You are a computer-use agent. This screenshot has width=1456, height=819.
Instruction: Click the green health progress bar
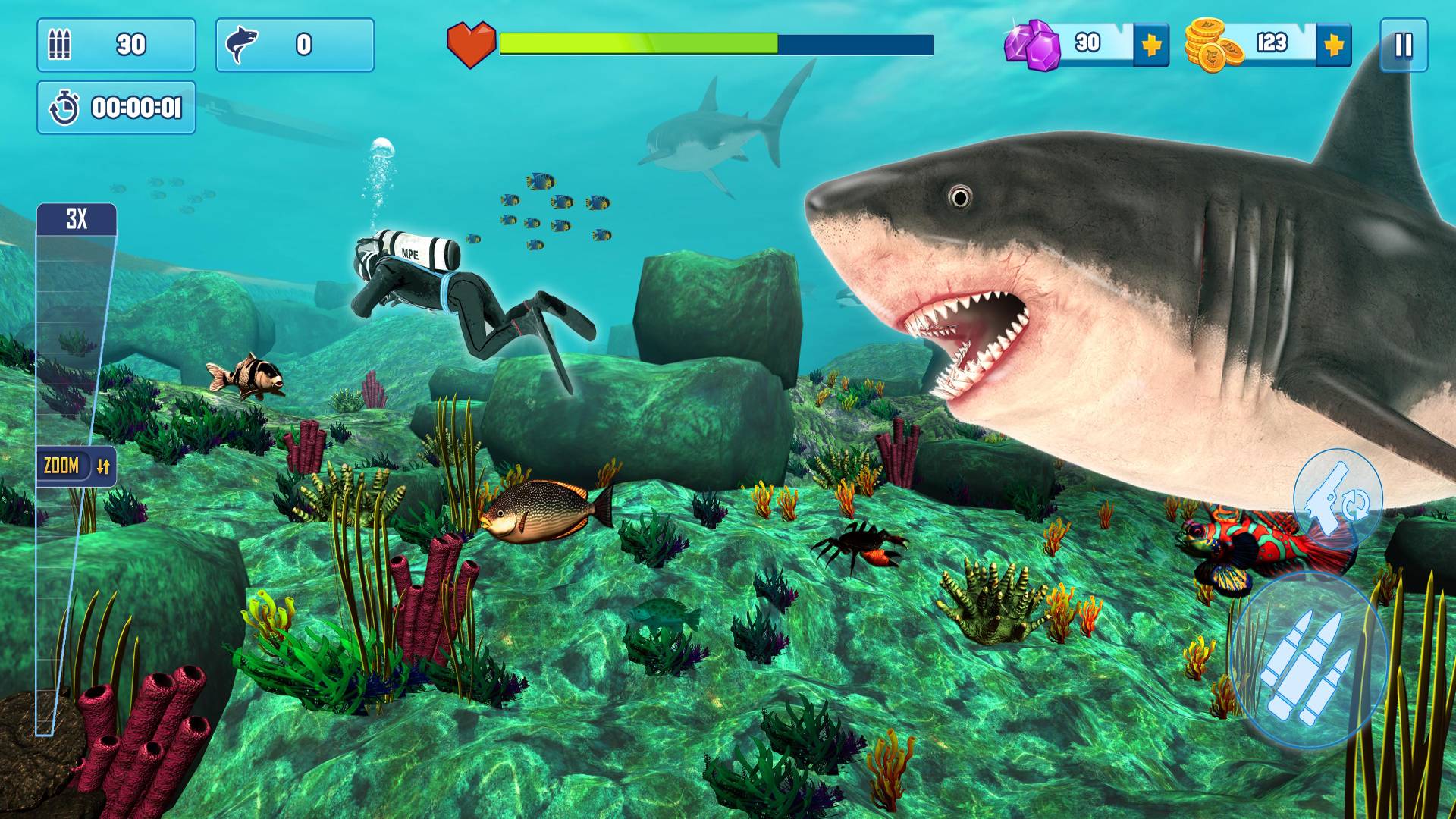pyautogui.click(x=637, y=44)
